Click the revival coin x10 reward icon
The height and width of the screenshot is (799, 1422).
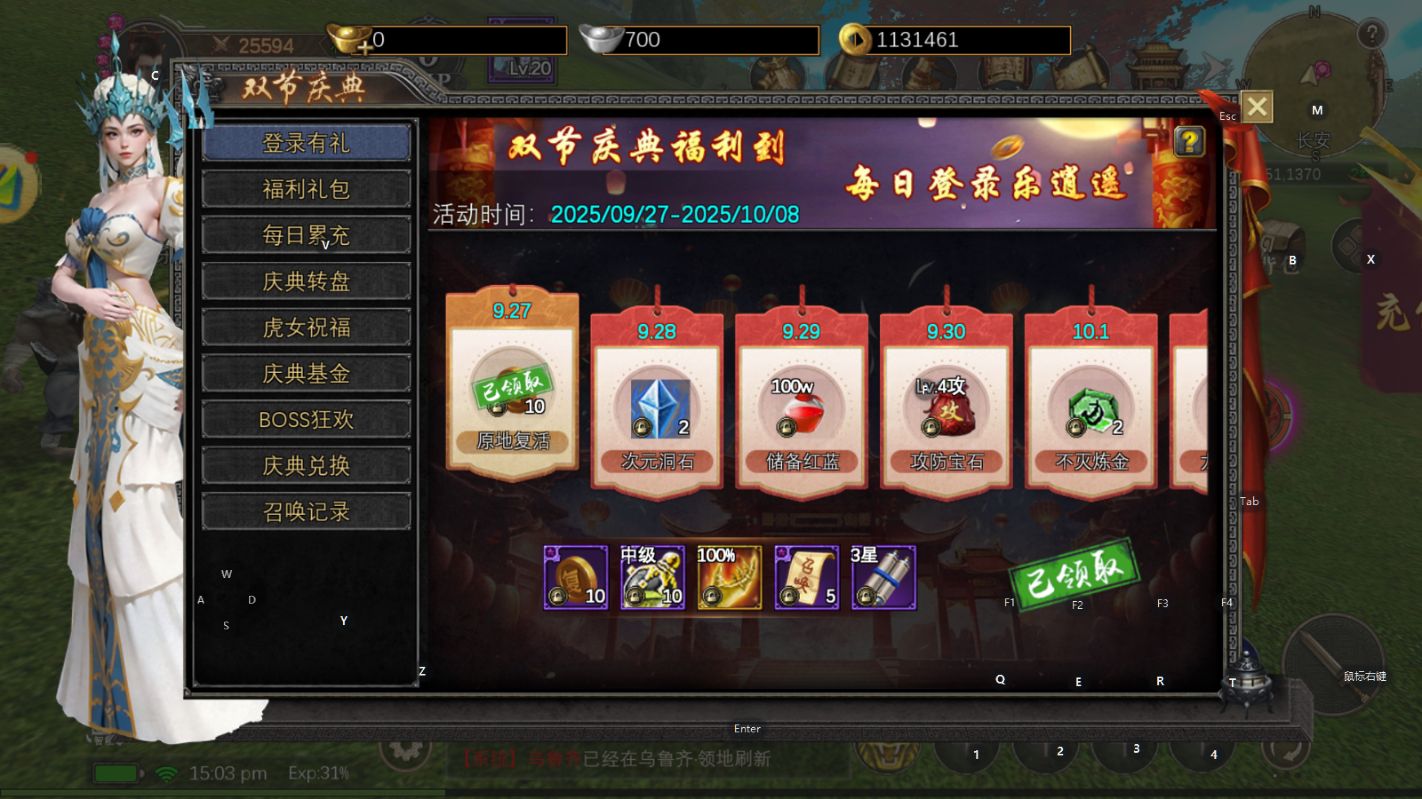coord(574,576)
